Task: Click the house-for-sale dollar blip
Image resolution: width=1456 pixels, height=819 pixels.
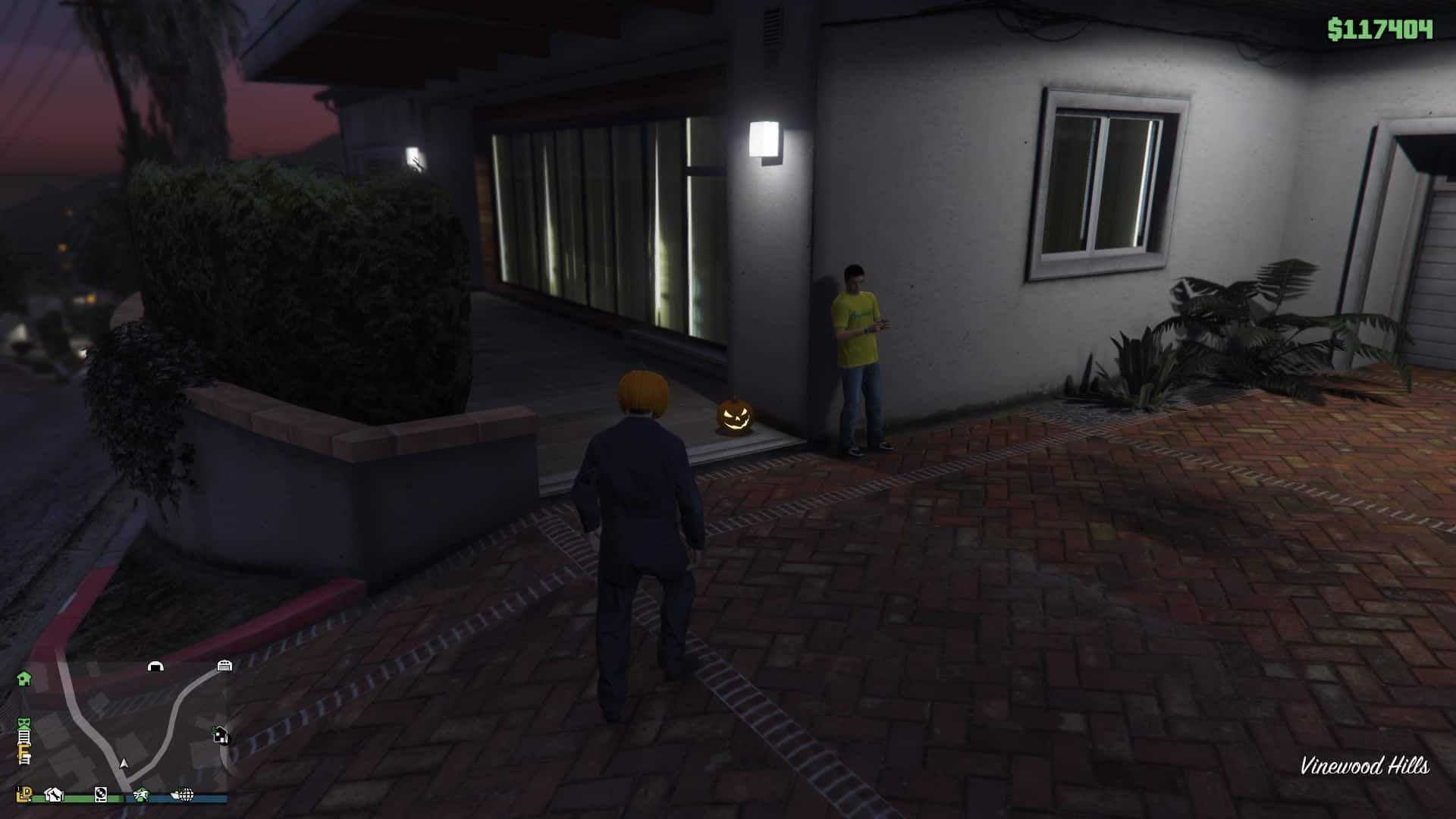Action: (x=221, y=735)
